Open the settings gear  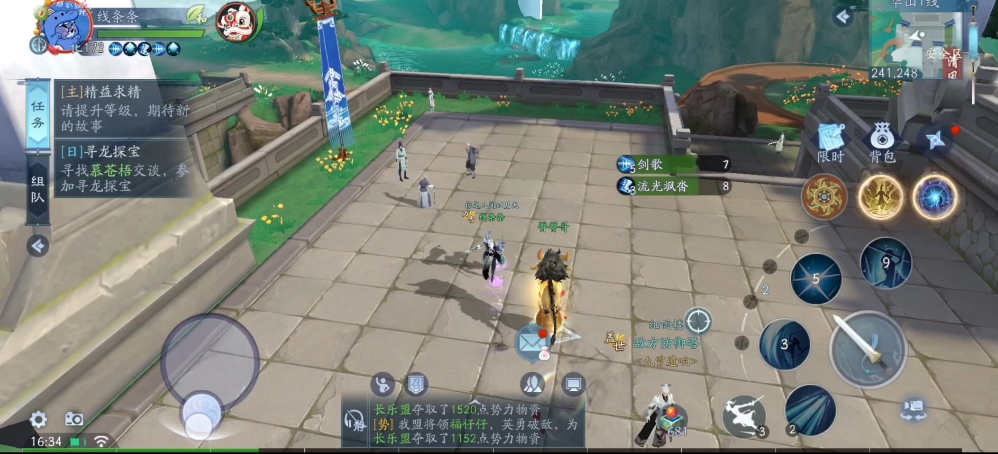[x=38, y=420]
